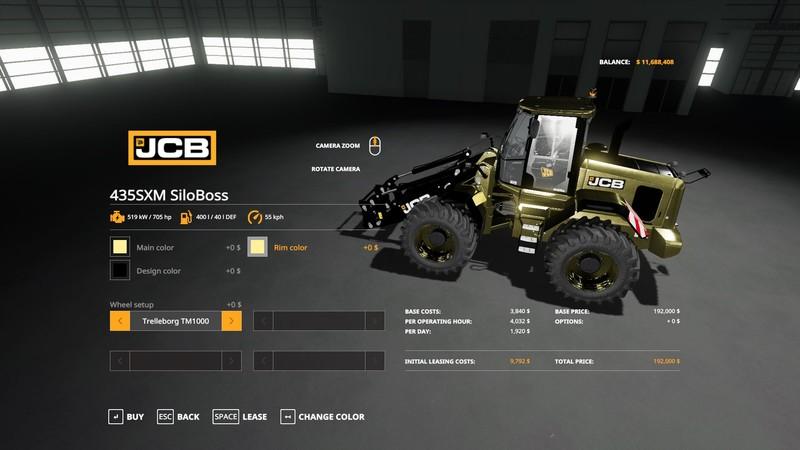Lease the vehicle instead of buying
This screenshot has height=450, width=800.
point(240,416)
